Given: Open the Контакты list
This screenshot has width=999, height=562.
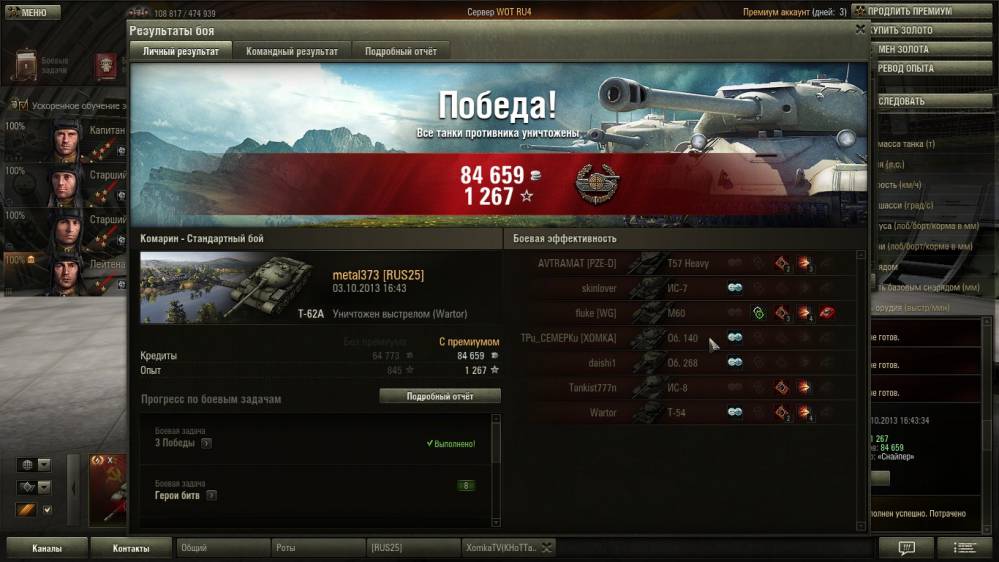Looking at the screenshot, I should (x=131, y=548).
